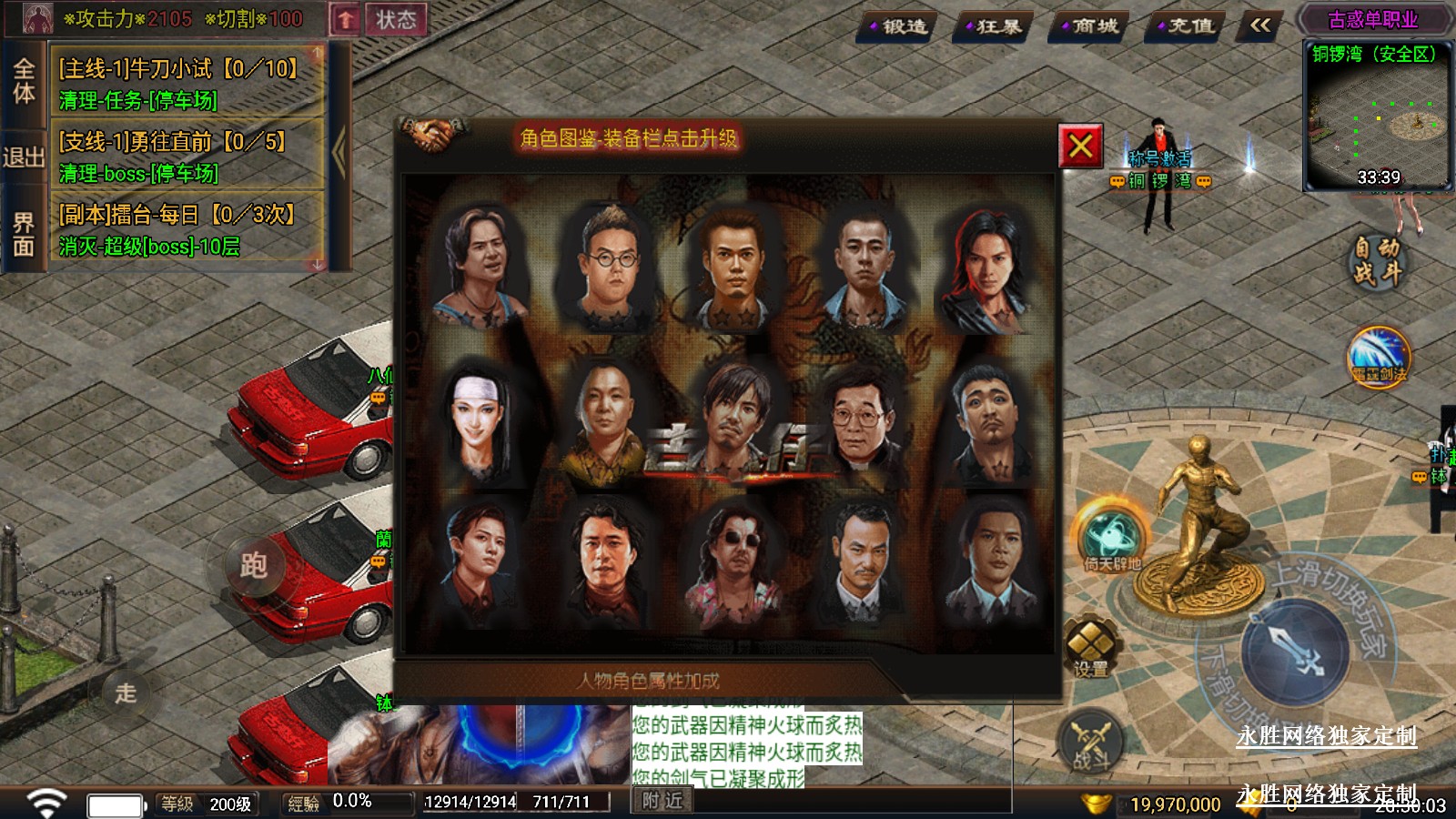Open the 状态 status panel

396,19
